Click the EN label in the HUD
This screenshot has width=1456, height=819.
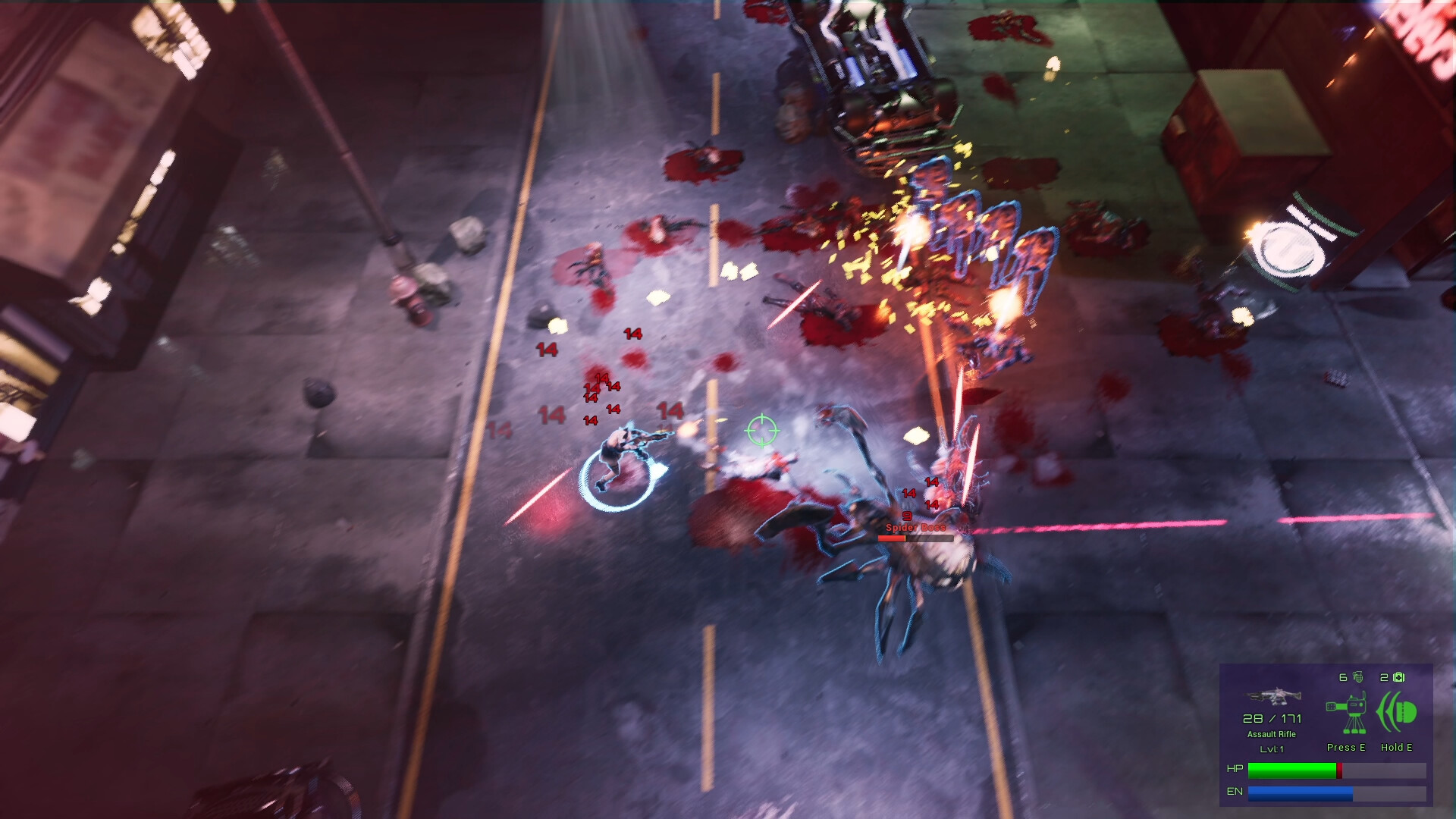coord(1235,791)
